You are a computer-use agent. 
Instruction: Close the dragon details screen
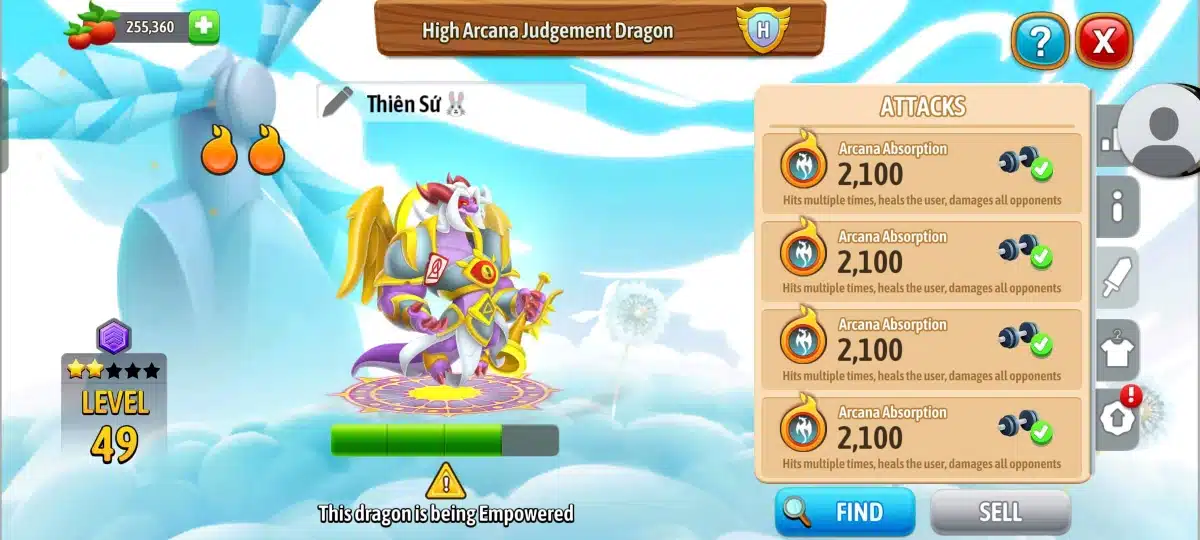[x=1103, y=41]
